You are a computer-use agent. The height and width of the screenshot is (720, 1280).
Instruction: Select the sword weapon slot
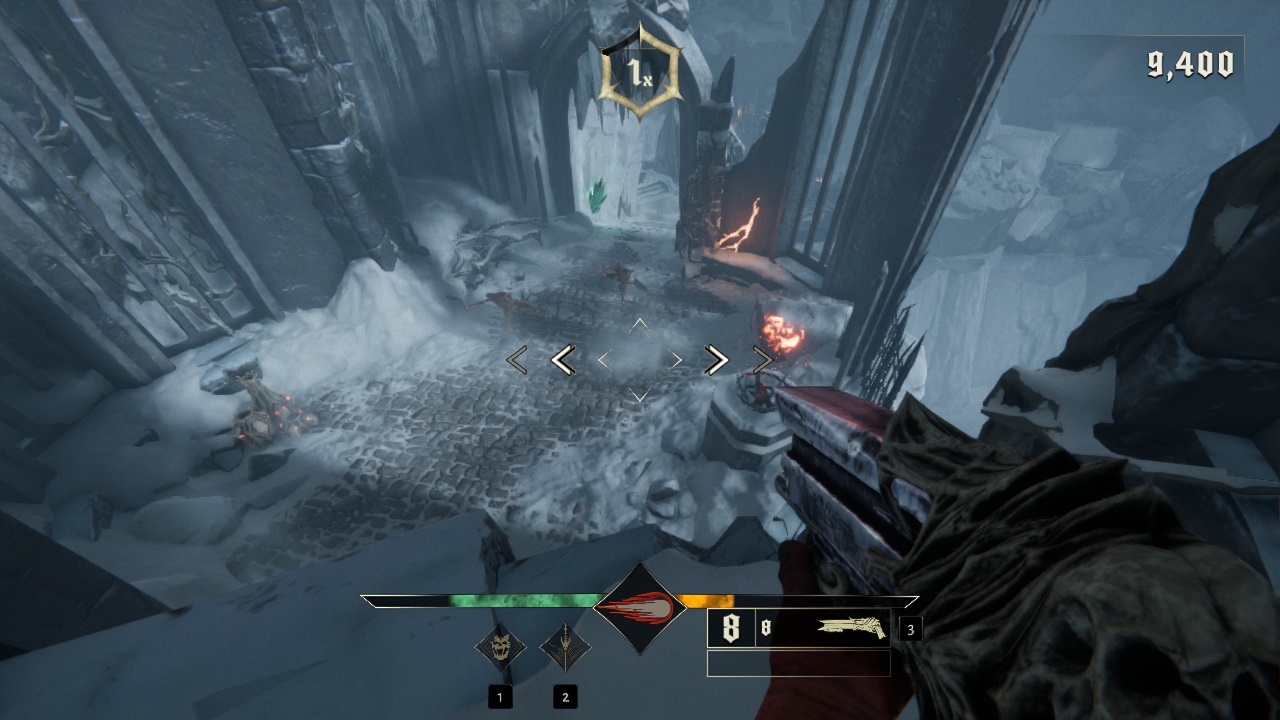click(x=565, y=647)
